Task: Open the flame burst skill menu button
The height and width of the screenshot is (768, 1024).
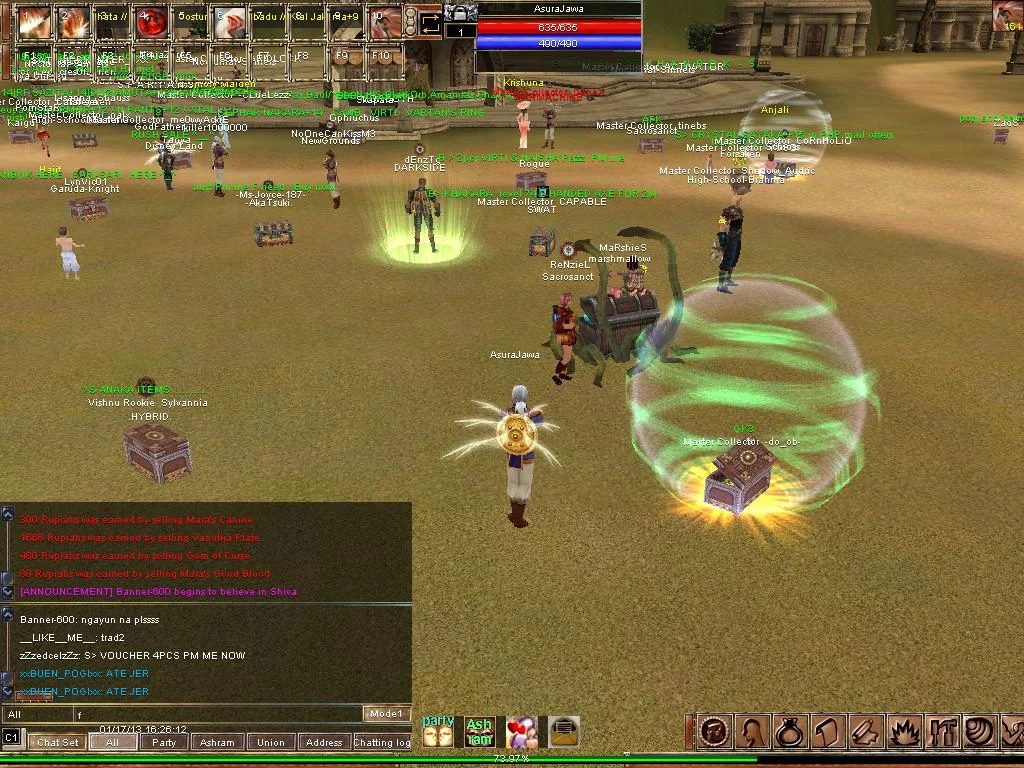Action: [905, 732]
